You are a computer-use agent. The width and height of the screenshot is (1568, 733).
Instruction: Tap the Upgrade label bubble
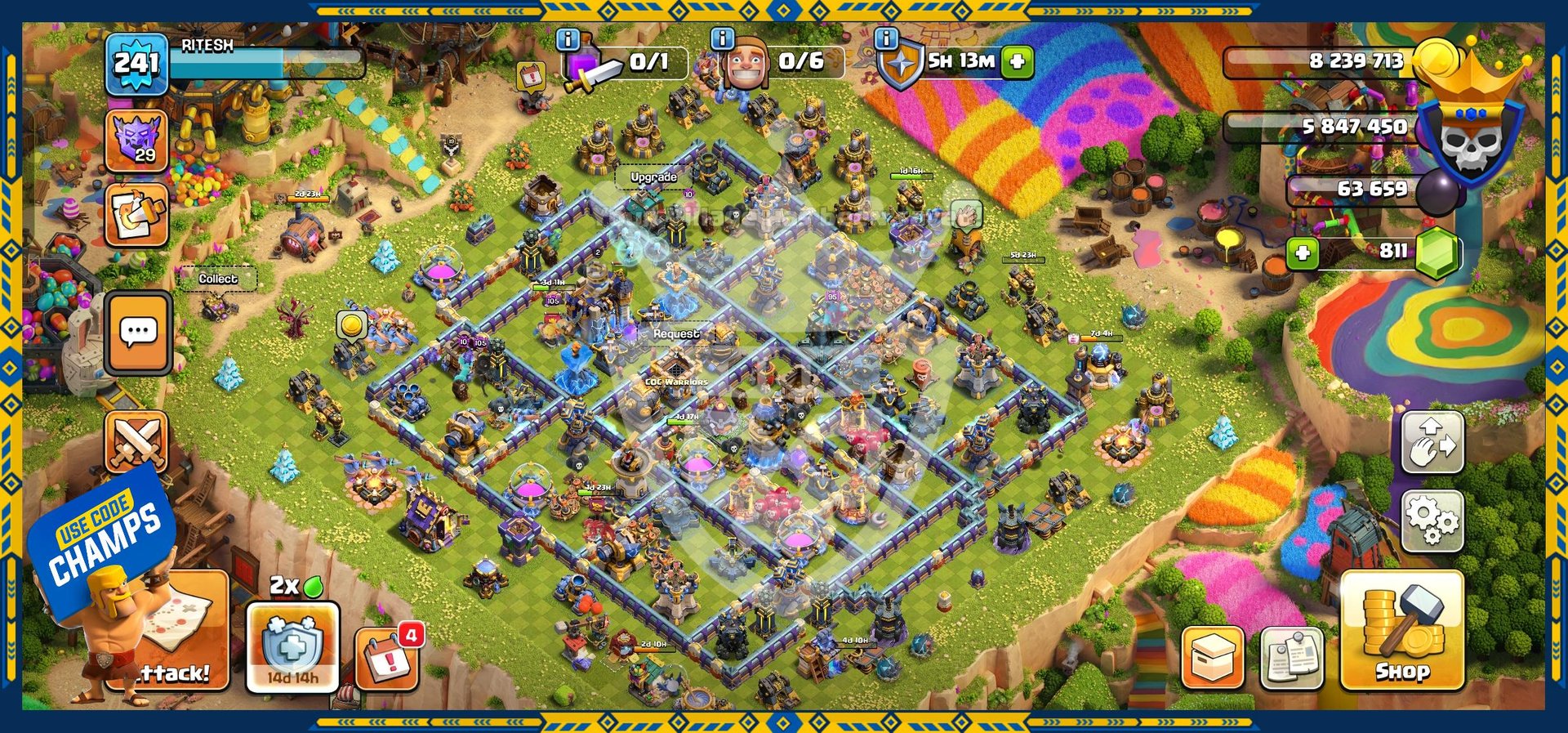point(653,177)
